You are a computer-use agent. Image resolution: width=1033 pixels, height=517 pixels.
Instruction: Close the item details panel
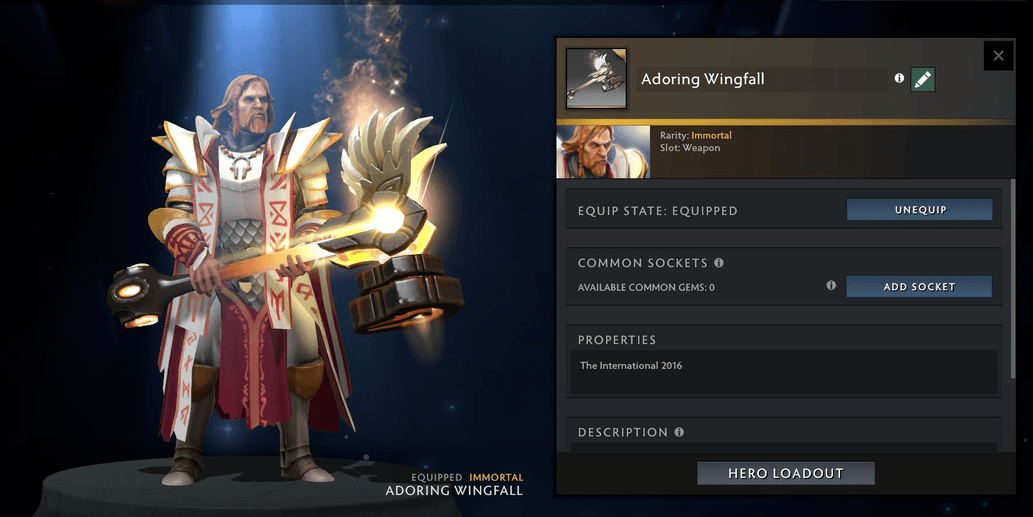998,56
